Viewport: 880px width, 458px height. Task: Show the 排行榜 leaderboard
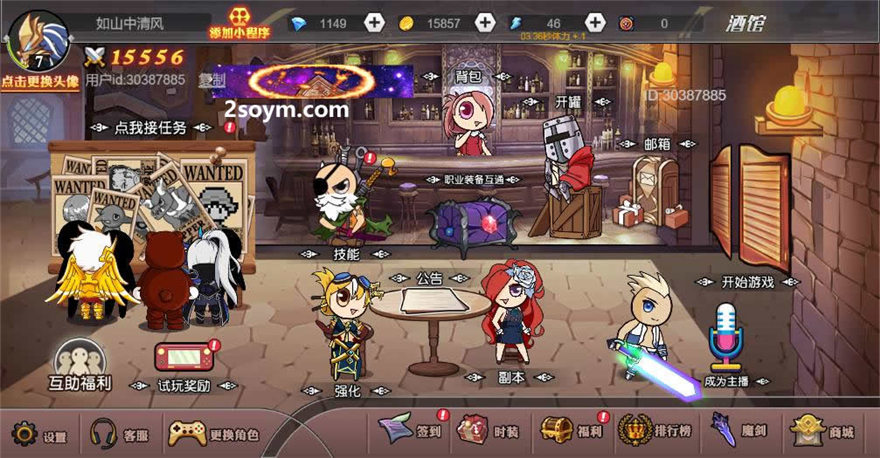(655, 431)
